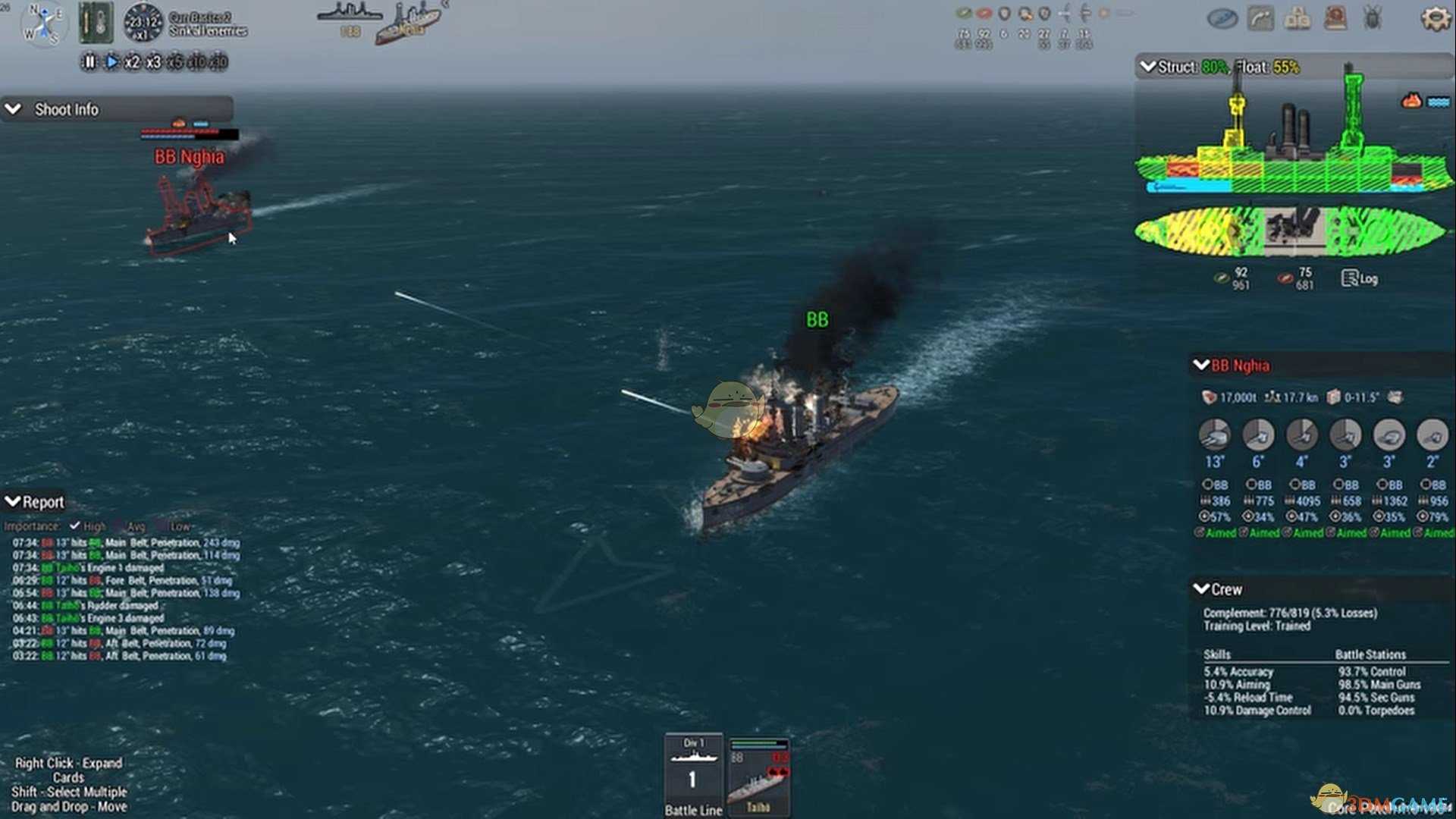Screen dimensions: 1456x819
Task: Enable Avg importance report filter
Action: (119, 526)
